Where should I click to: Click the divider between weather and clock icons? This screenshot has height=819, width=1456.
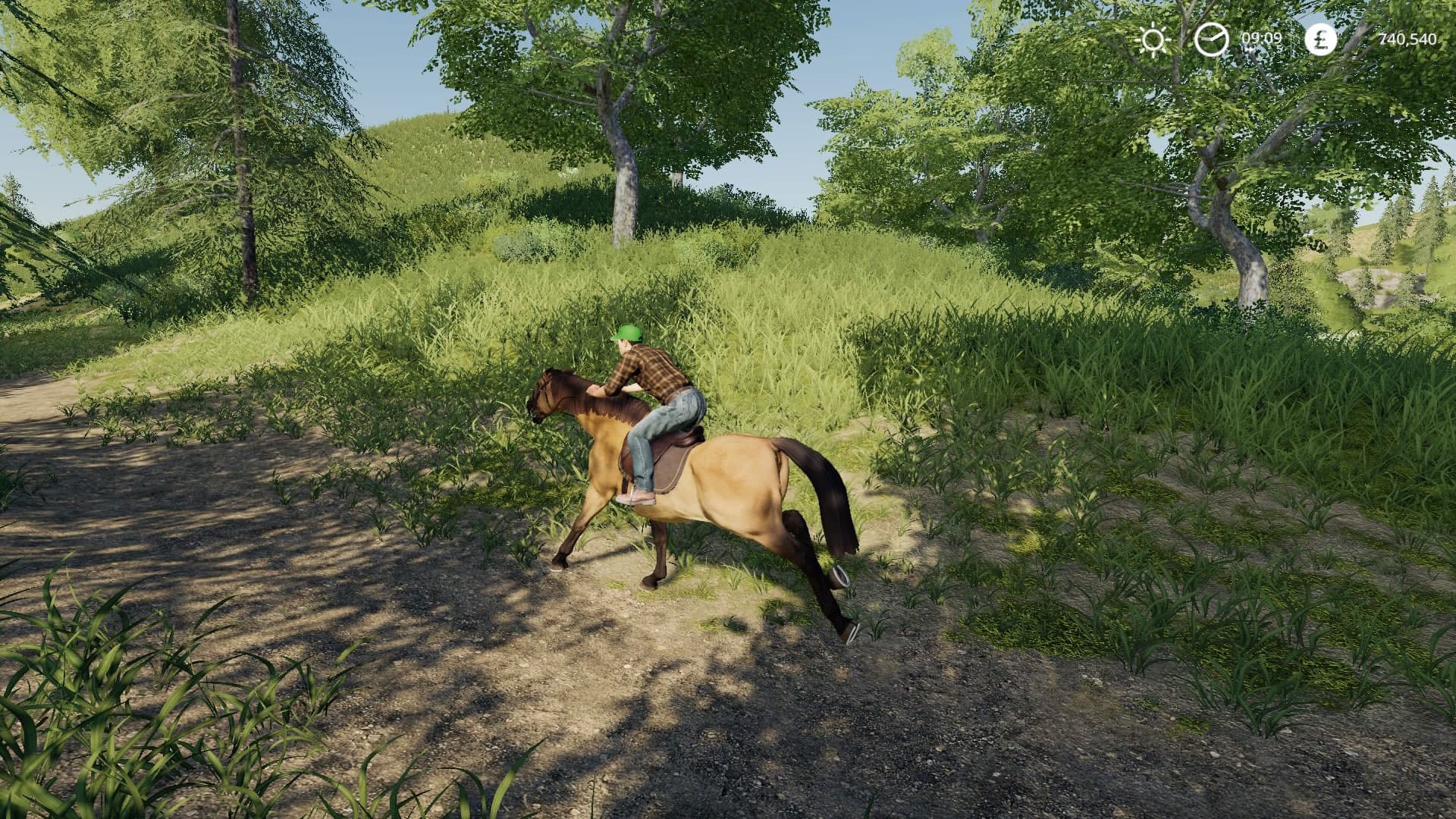coord(1184,38)
